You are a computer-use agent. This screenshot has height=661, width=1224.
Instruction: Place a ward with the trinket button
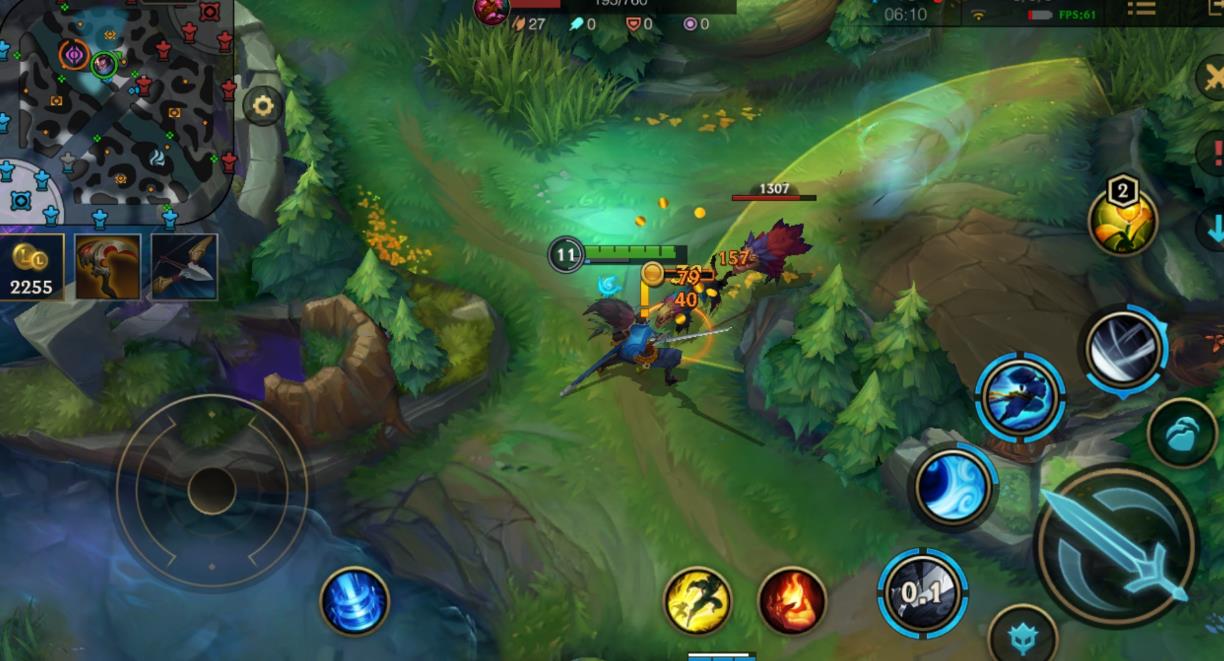click(1183, 433)
